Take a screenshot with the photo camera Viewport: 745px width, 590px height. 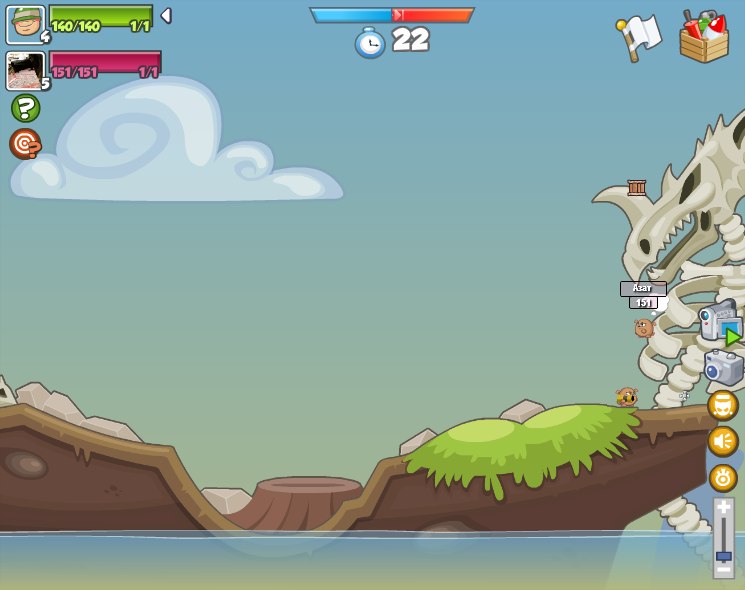[722, 368]
